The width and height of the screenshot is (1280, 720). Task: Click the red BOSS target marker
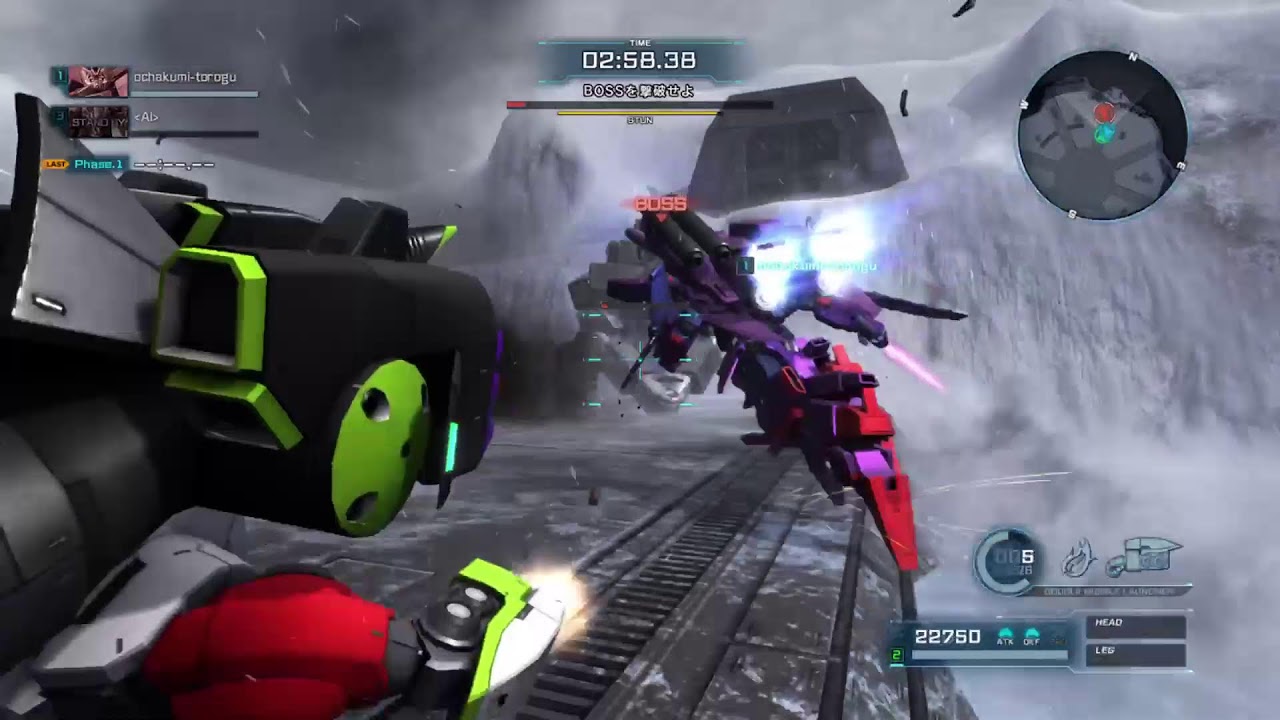(x=661, y=204)
